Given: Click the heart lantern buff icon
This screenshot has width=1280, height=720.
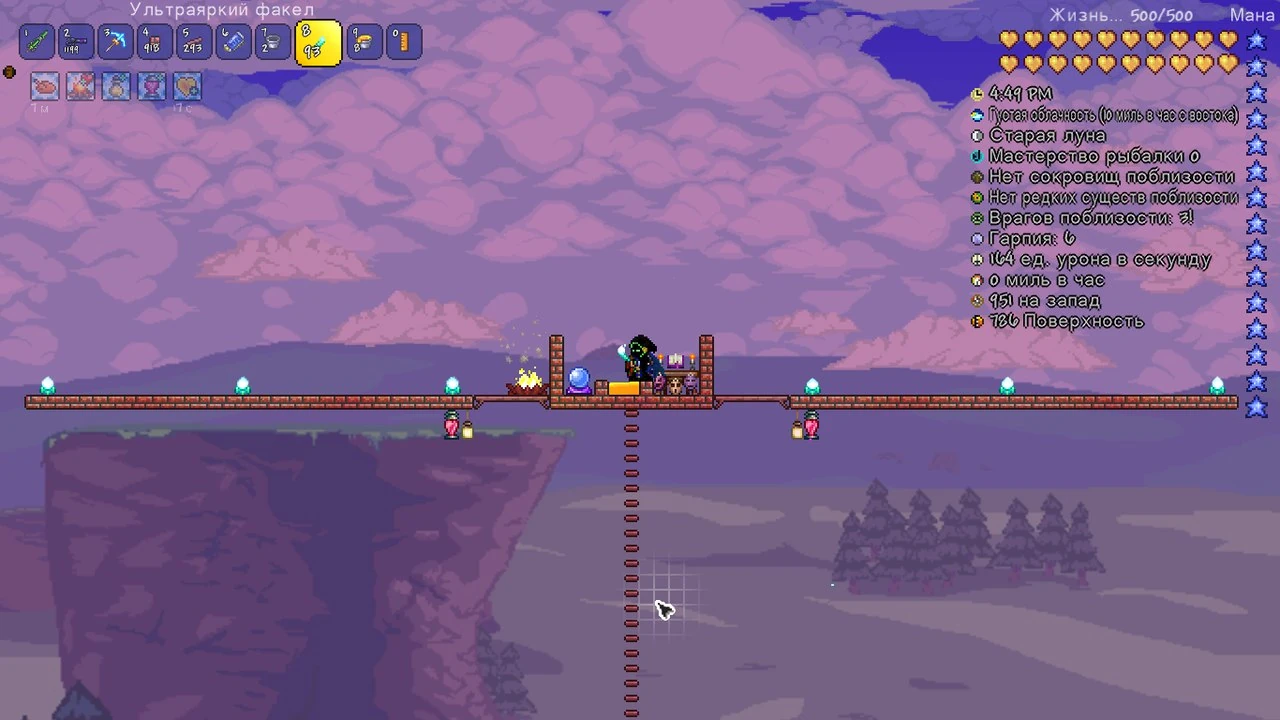Looking at the screenshot, I should pos(152,87).
